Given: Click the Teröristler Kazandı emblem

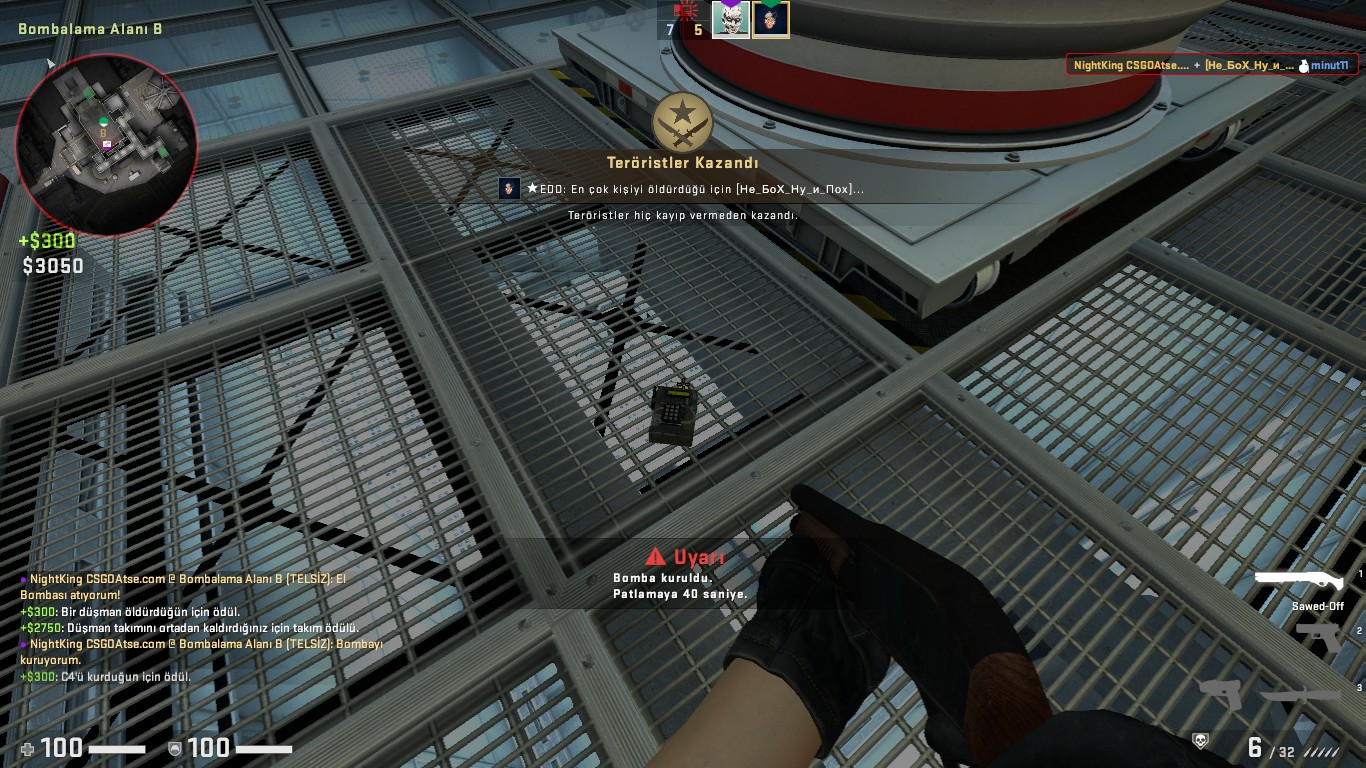Looking at the screenshot, I should click(682, 124).
